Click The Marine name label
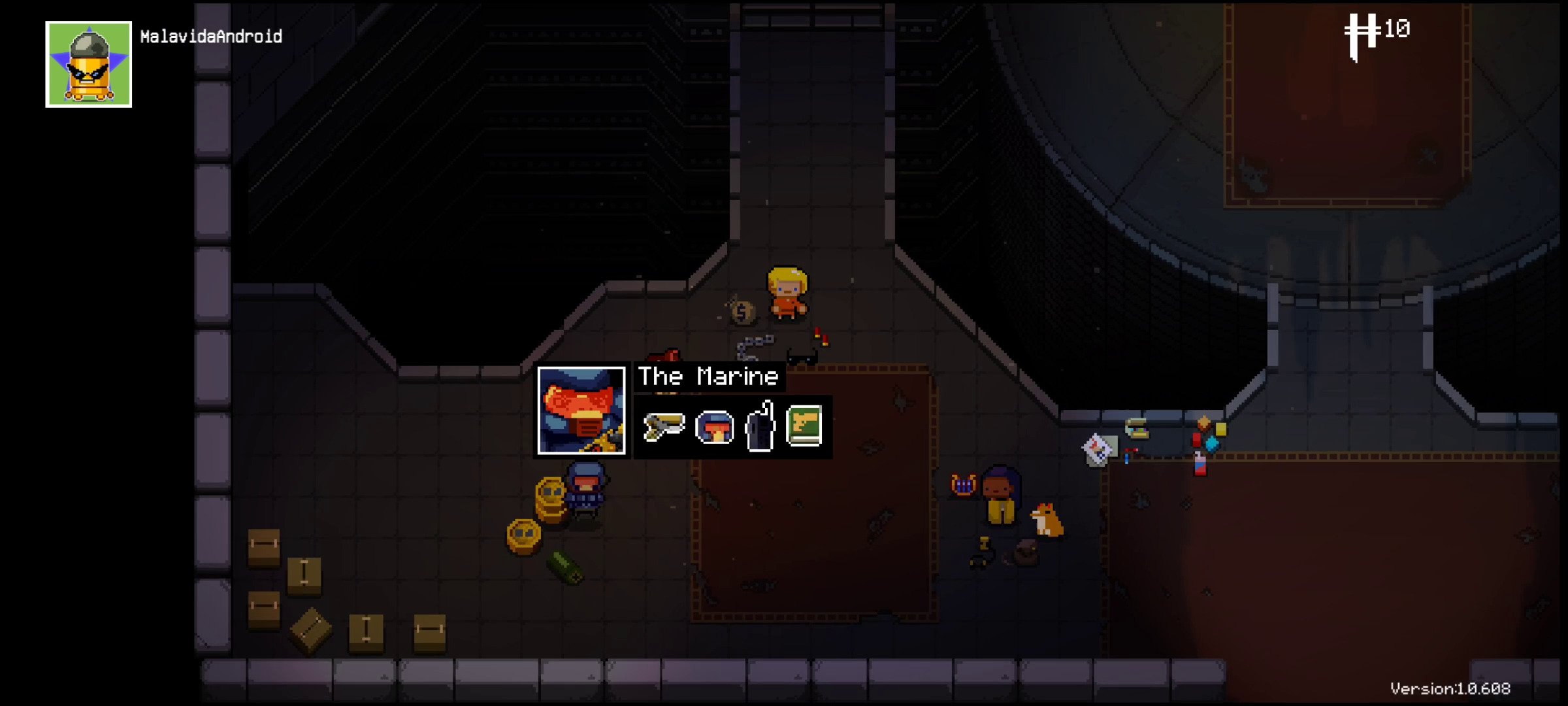1568x706 pixels. click(x=709, y=377)
